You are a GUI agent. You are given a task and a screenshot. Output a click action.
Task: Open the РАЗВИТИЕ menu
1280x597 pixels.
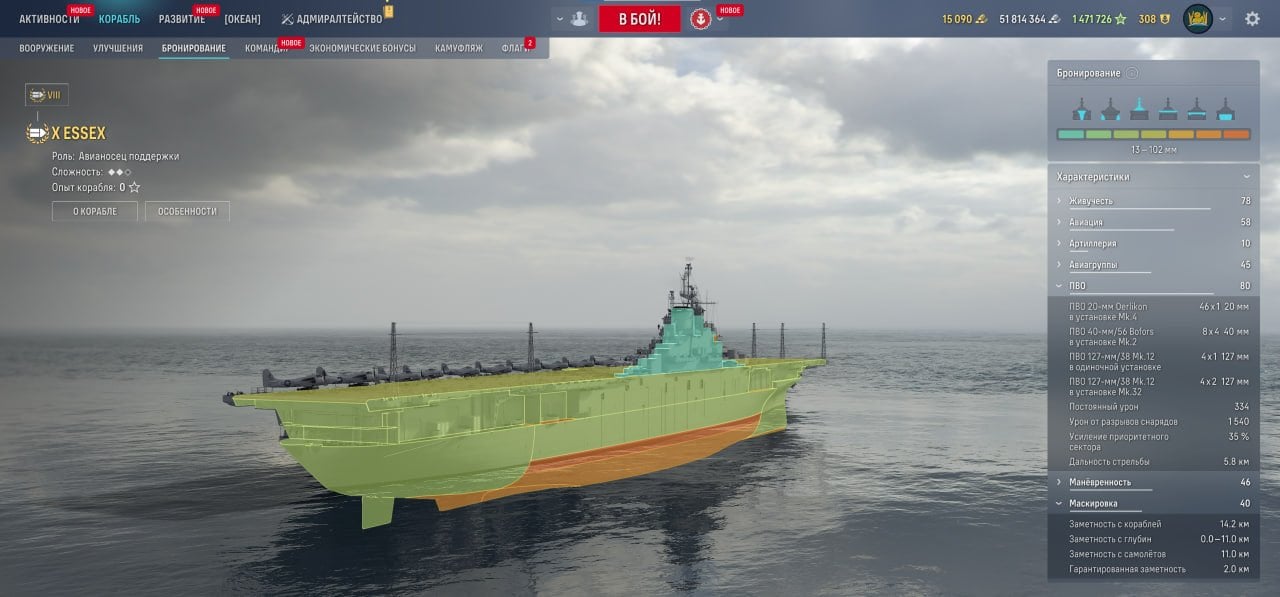pos(181,19)
